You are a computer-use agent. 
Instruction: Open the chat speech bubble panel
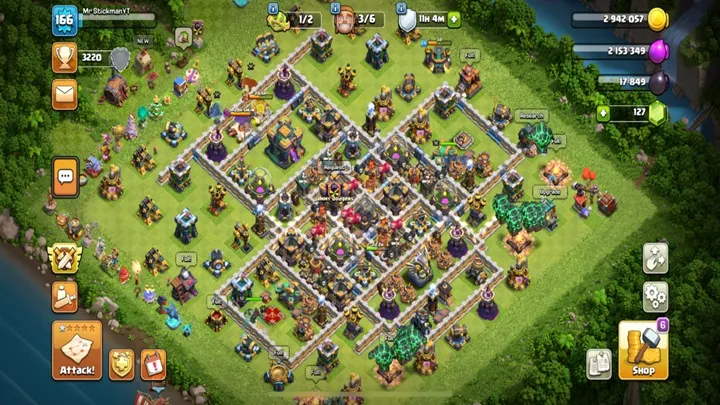click(x=66, y=178)
